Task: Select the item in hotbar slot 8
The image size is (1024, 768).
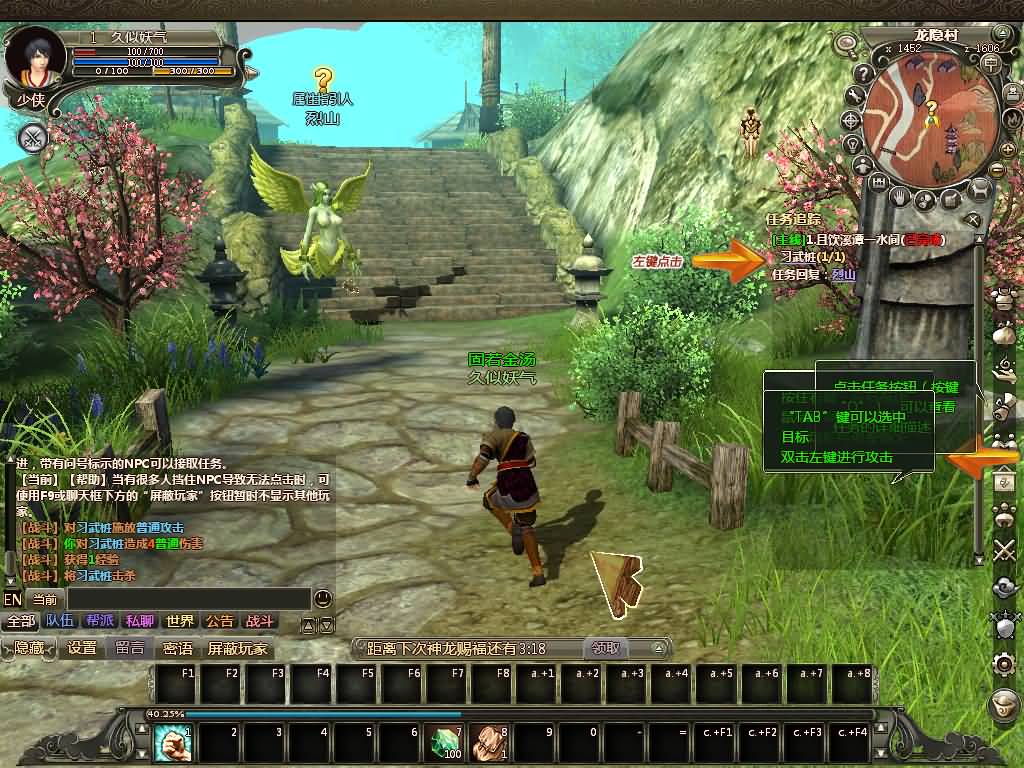Action: (x=490, y=744)
